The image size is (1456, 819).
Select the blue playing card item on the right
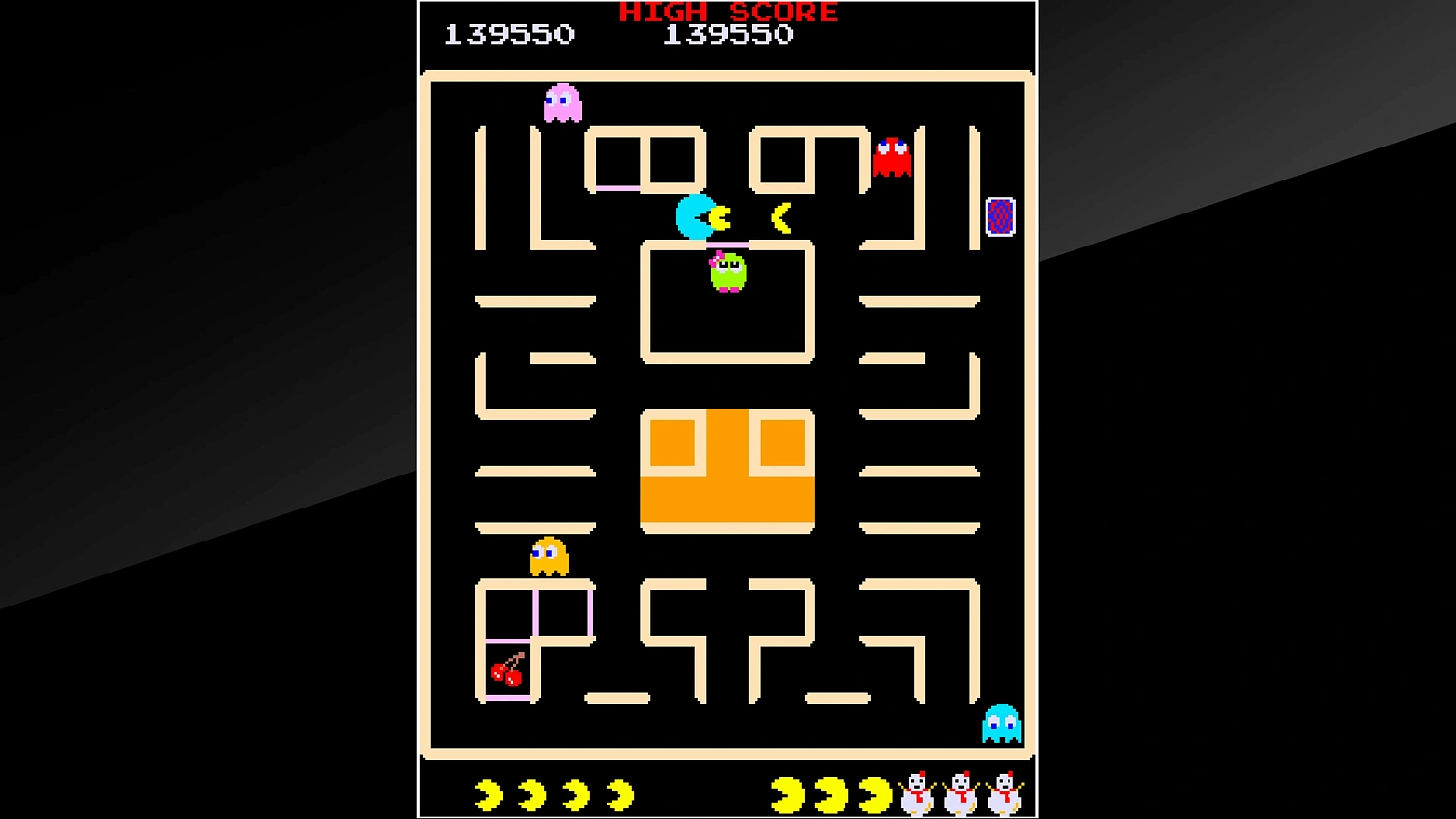click(x=1000, y=214)
